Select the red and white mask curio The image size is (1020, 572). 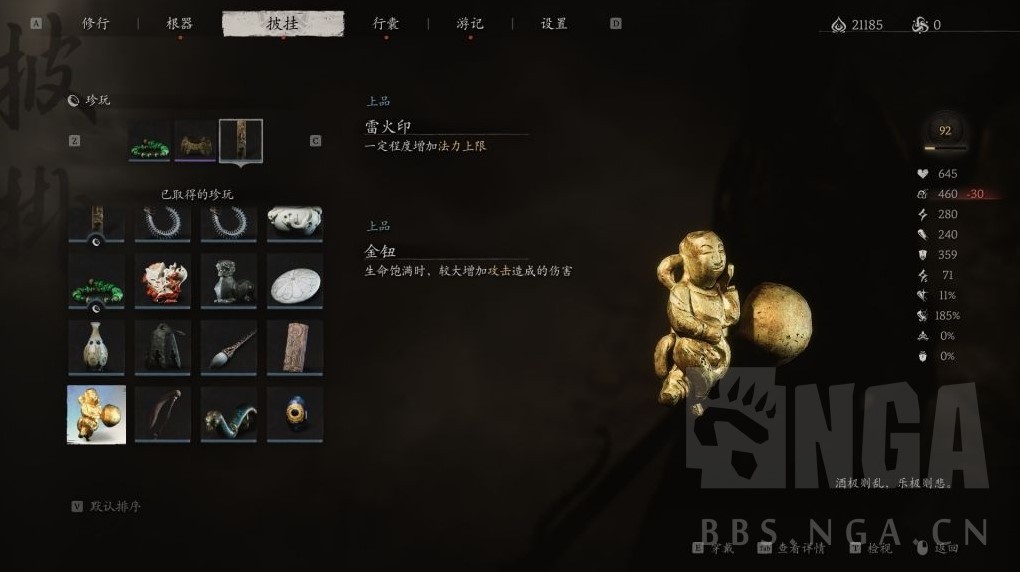click(x=162, y=279)
